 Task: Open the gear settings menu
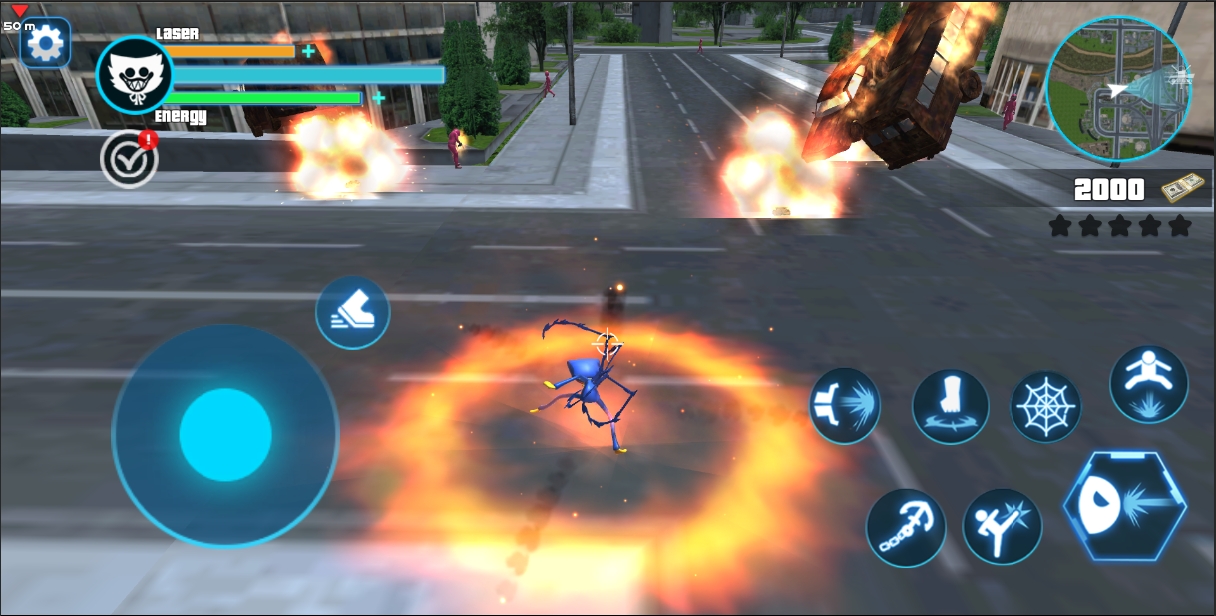tap(45, 43)
